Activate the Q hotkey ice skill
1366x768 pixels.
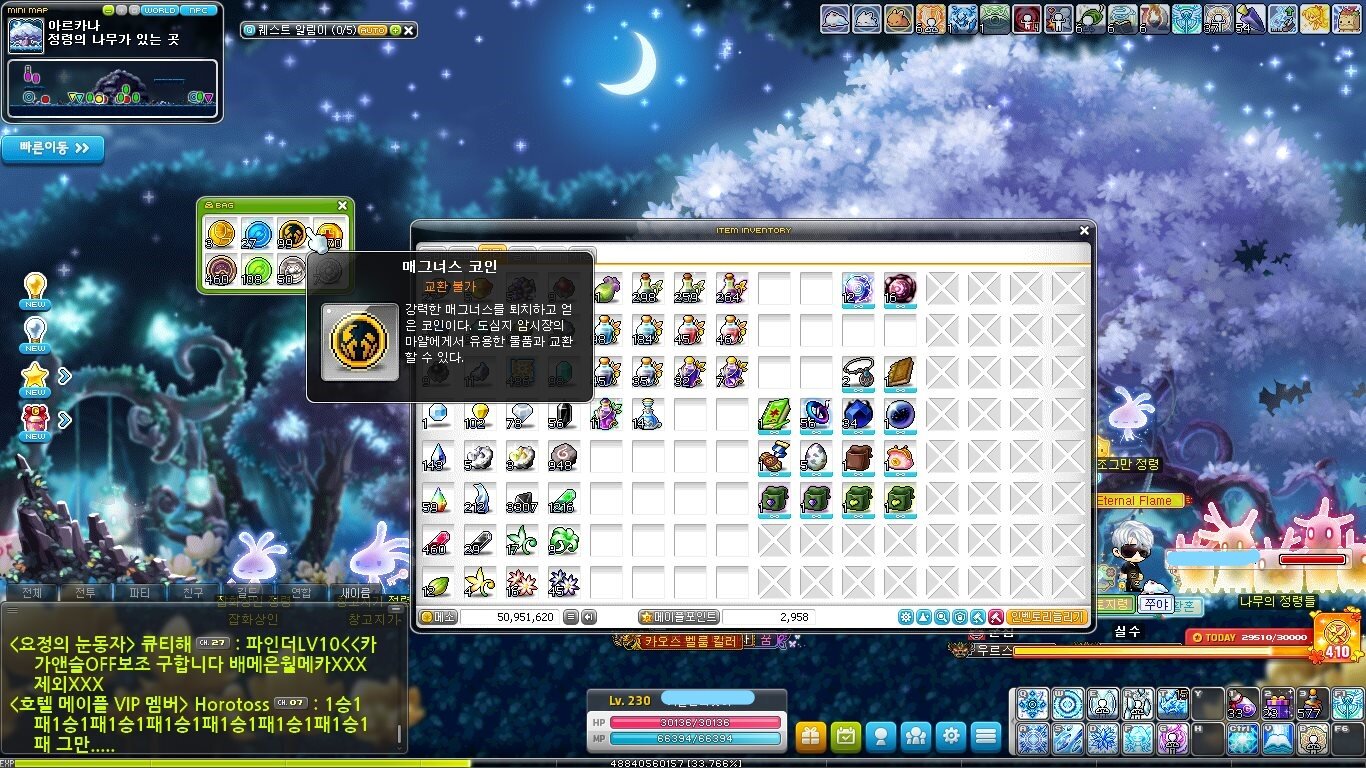click(x=1032, y=704)
